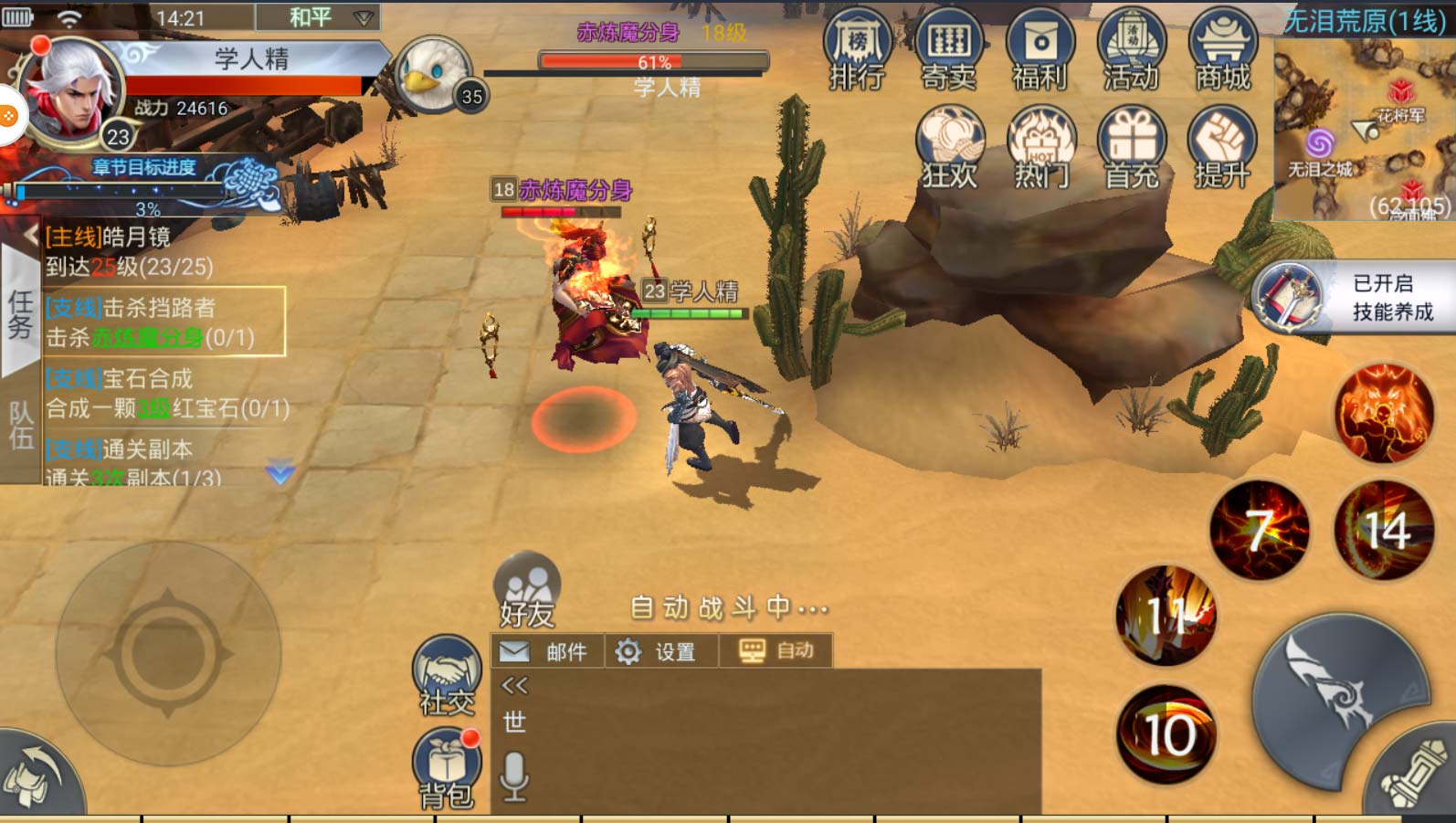Open the 提升 power-up menu
Viewport: 1456px width, 823px height.
[x=1222, y=148]
